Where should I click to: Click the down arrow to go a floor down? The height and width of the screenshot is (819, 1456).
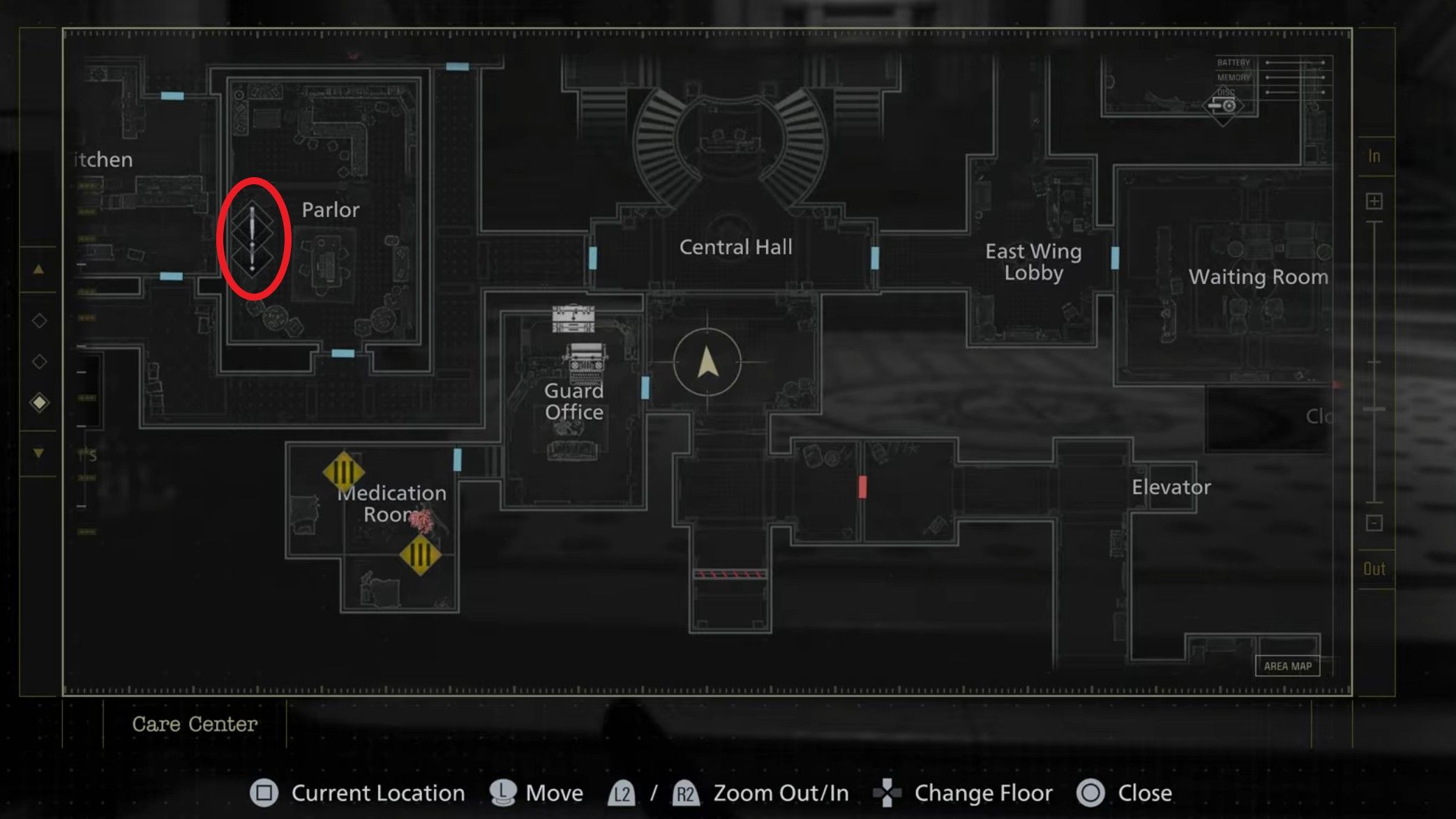tap(39, 452)
